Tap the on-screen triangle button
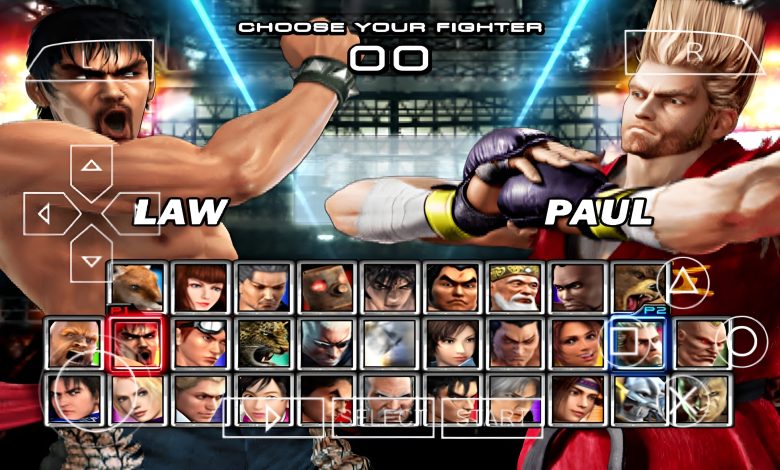This screenshot has height=470, width=780. [x=683, y=280]
